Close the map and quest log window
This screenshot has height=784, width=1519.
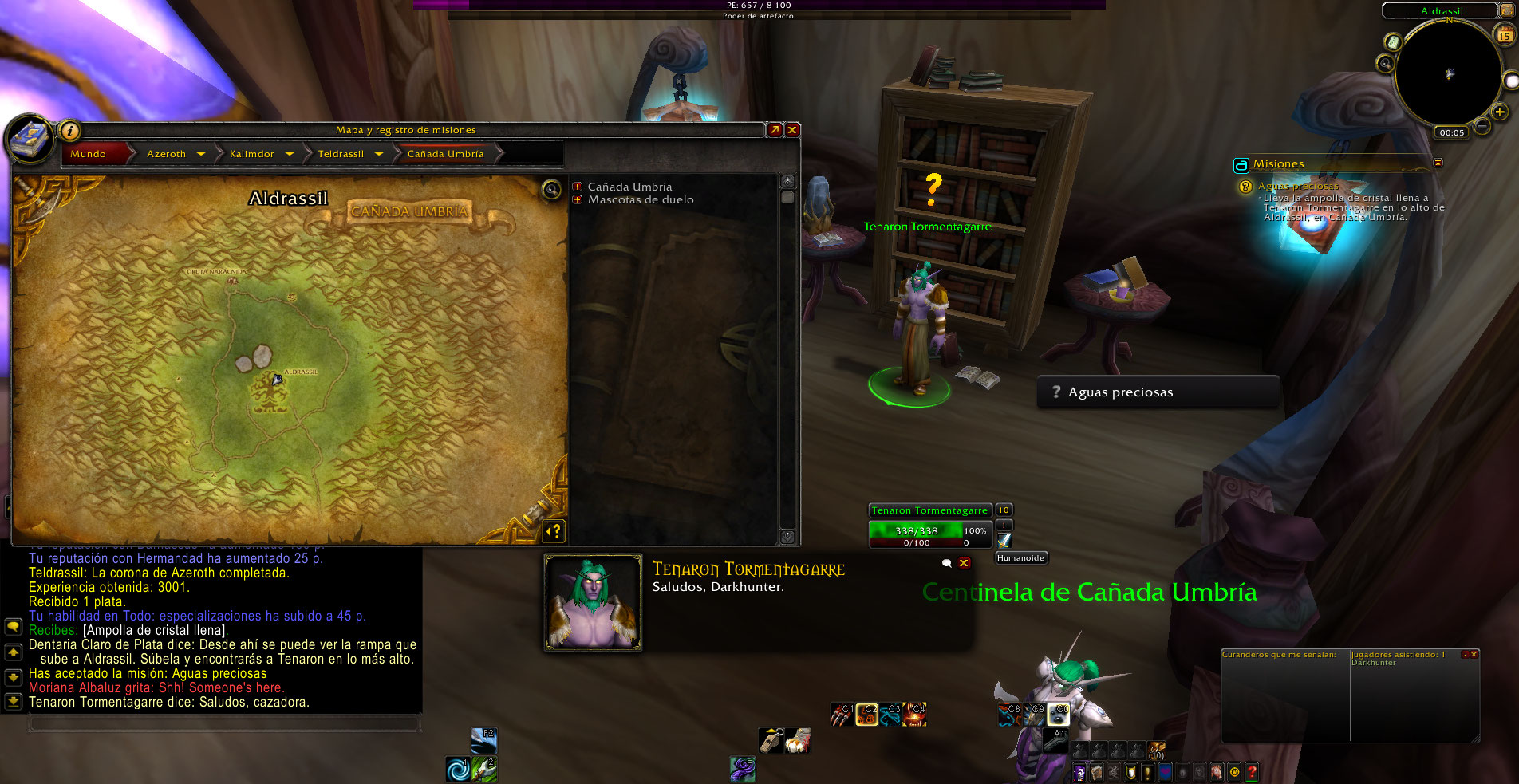(792, 130)
